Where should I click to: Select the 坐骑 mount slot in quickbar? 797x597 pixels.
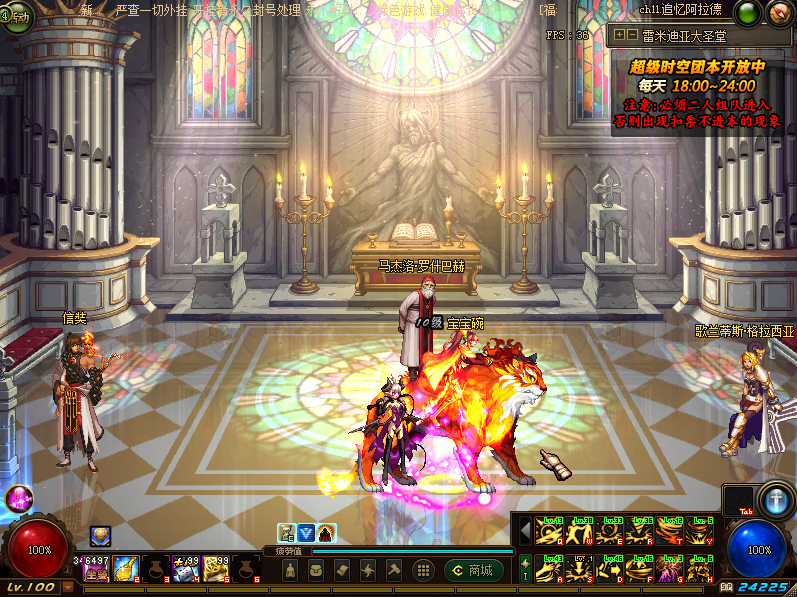(x=96, y=569)
